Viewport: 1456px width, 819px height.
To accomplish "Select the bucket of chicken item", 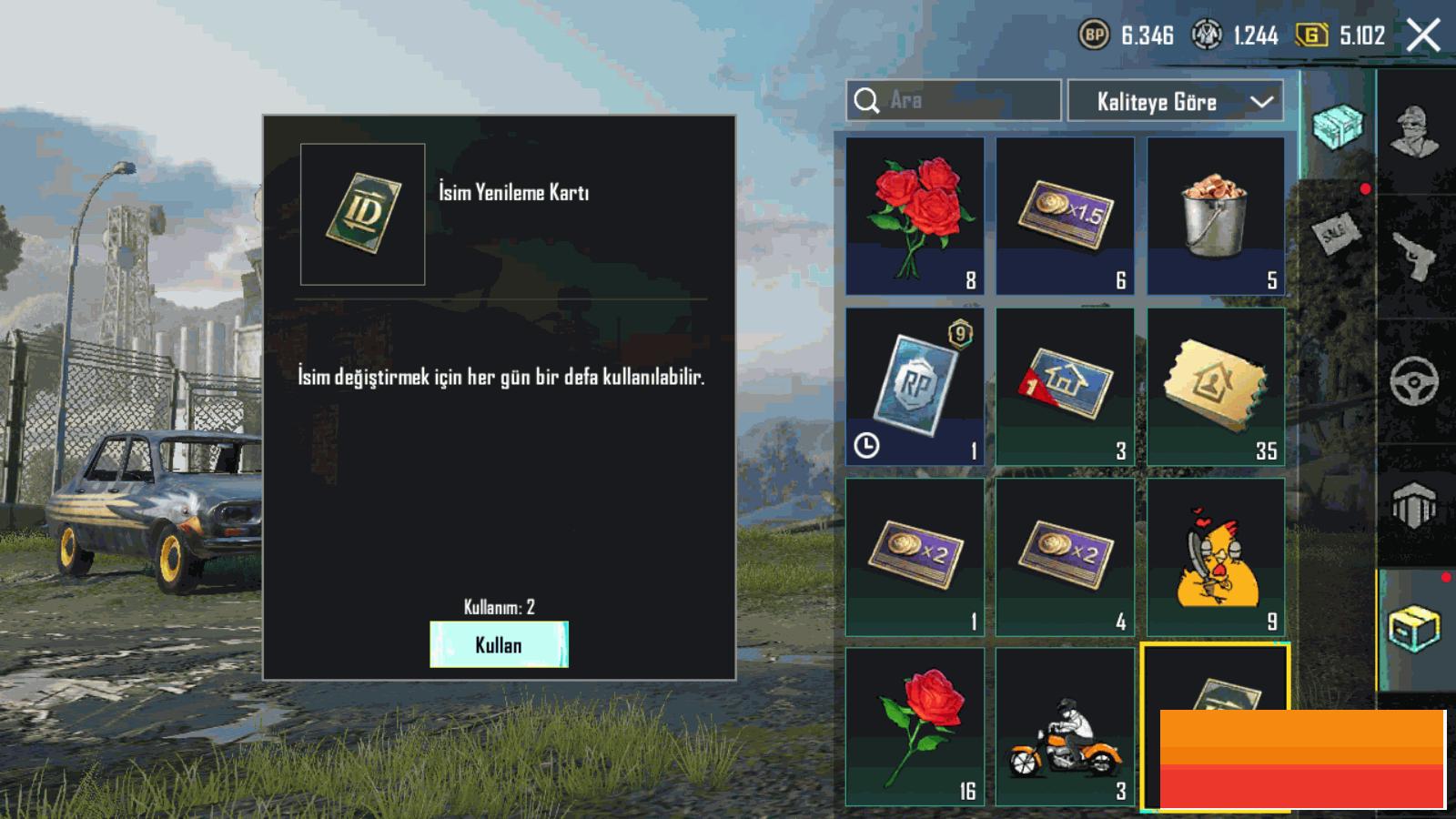I will point(1216,216).
